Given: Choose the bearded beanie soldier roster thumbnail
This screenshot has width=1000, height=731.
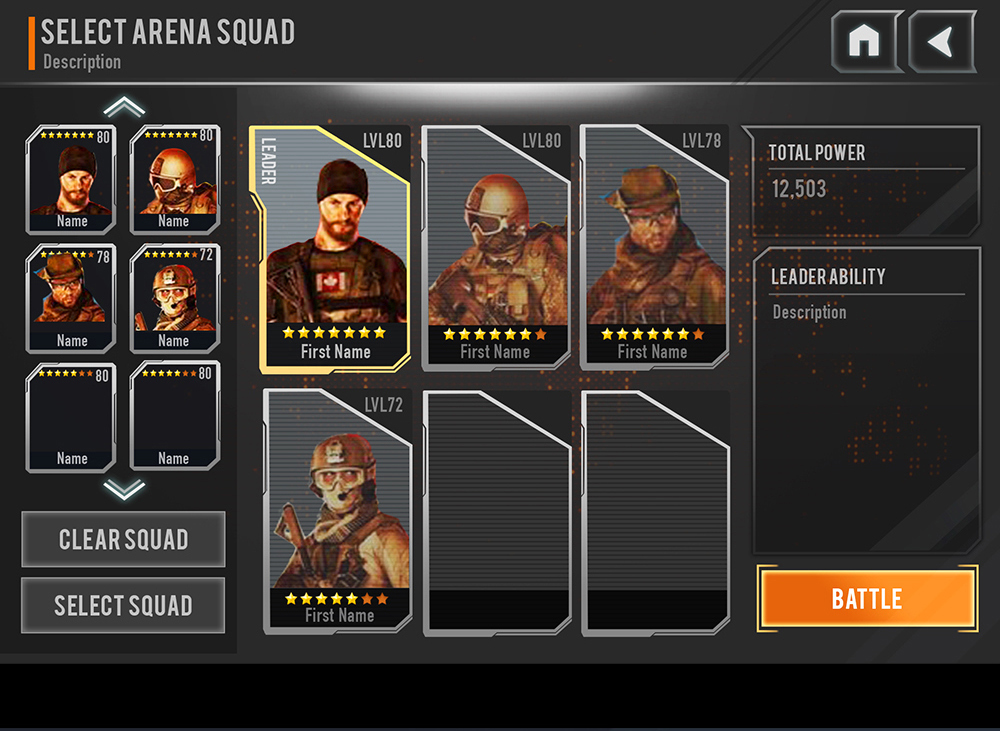Looking at the screenshot, I should pyautogui.click(x=71, y=180).
